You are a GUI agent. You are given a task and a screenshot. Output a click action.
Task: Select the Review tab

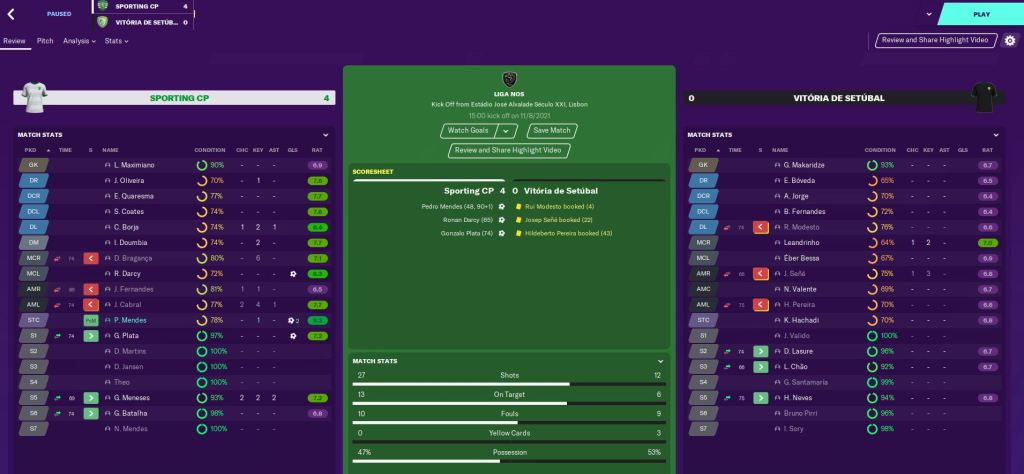[14, 41]
